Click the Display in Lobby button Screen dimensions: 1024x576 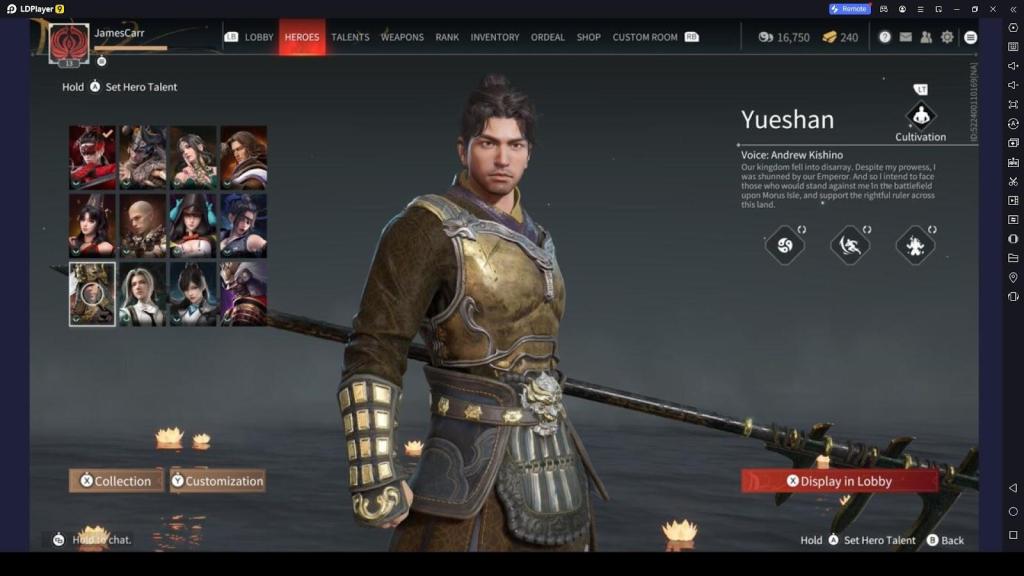point(840,481)
